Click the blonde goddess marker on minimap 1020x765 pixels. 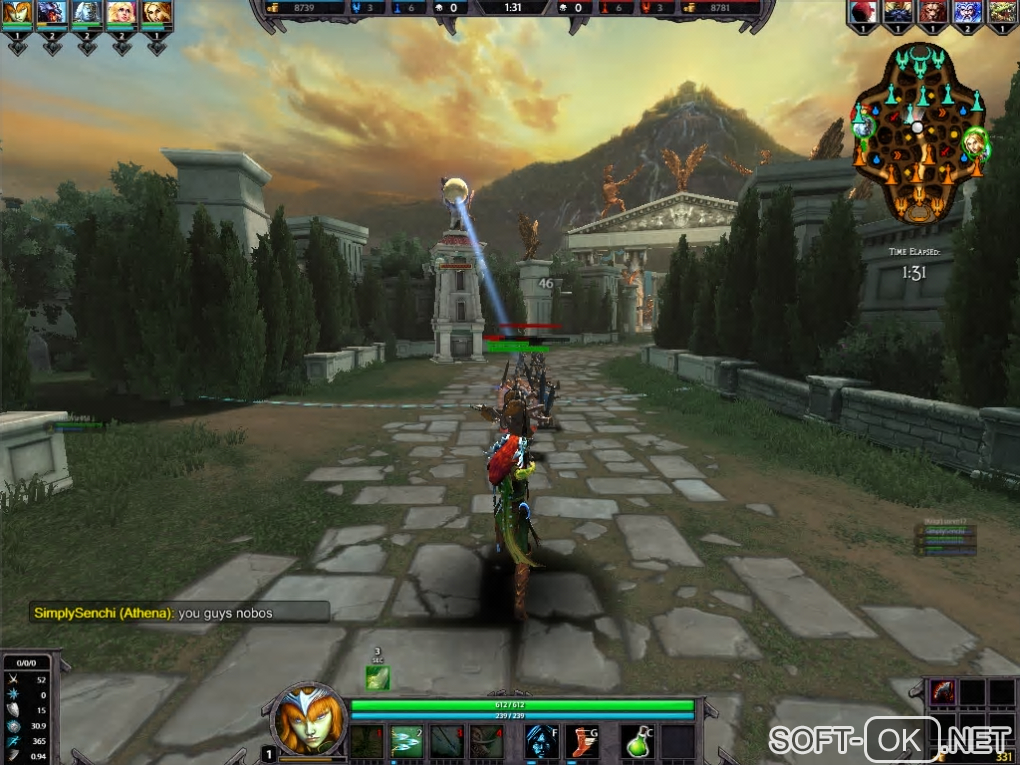974,142
